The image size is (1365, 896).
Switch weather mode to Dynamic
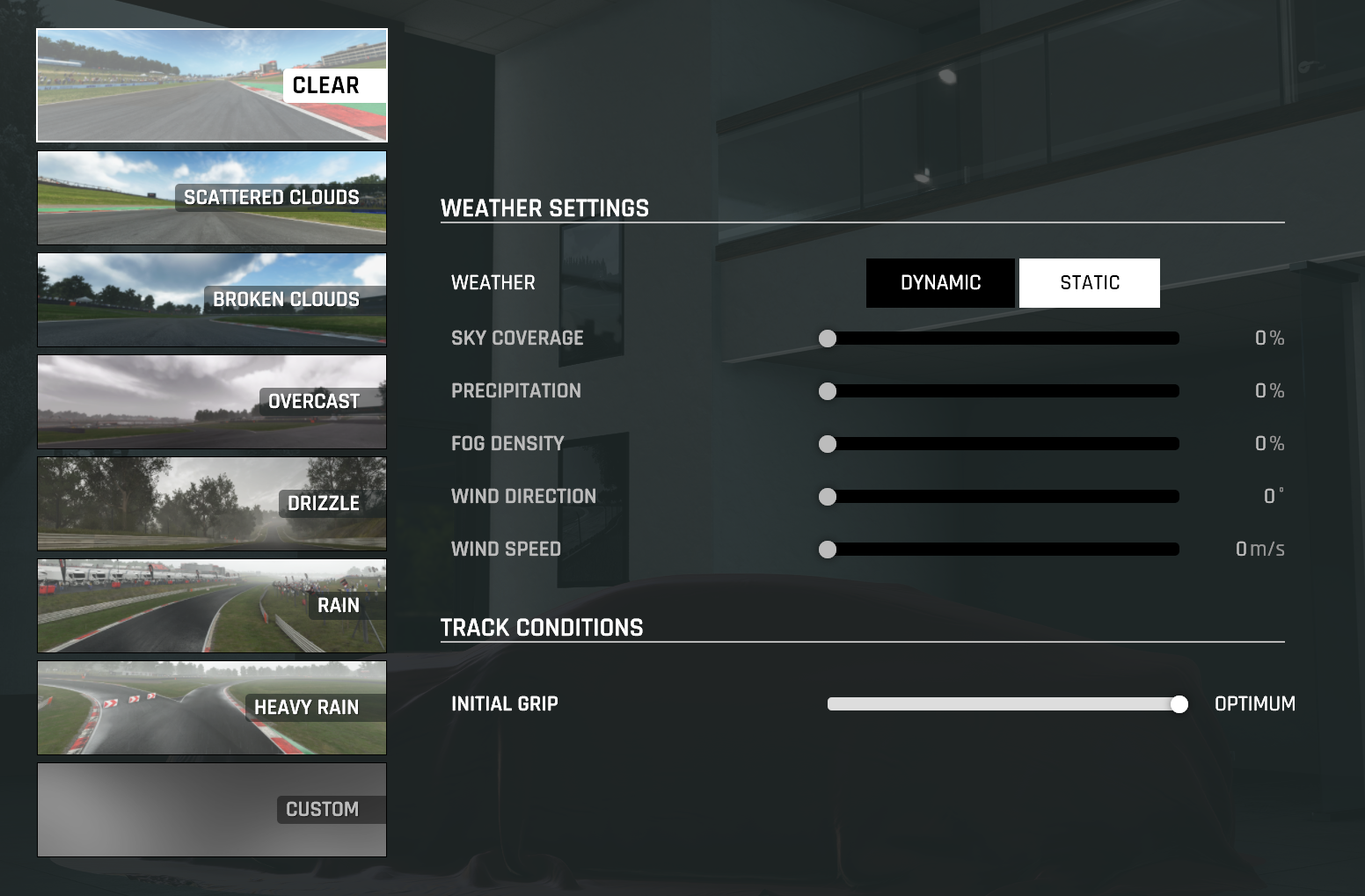click(940, 283)
